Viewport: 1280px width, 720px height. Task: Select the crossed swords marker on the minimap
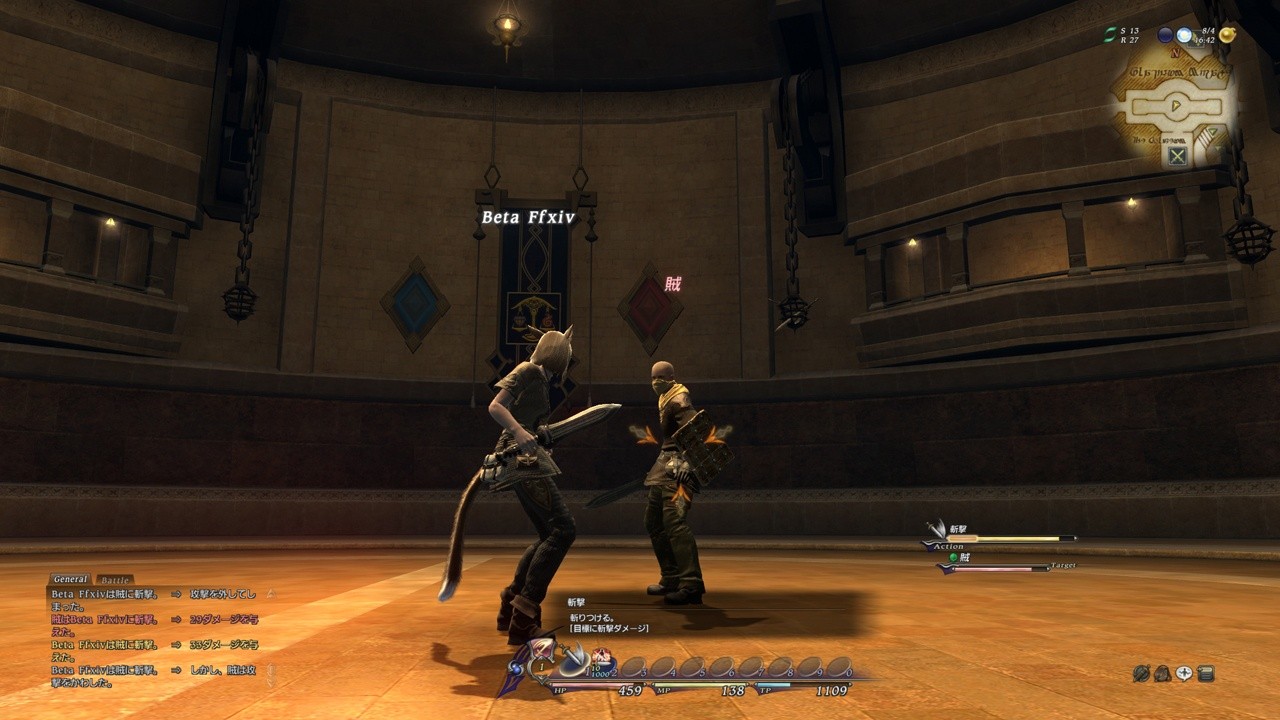click(1177, 155)
